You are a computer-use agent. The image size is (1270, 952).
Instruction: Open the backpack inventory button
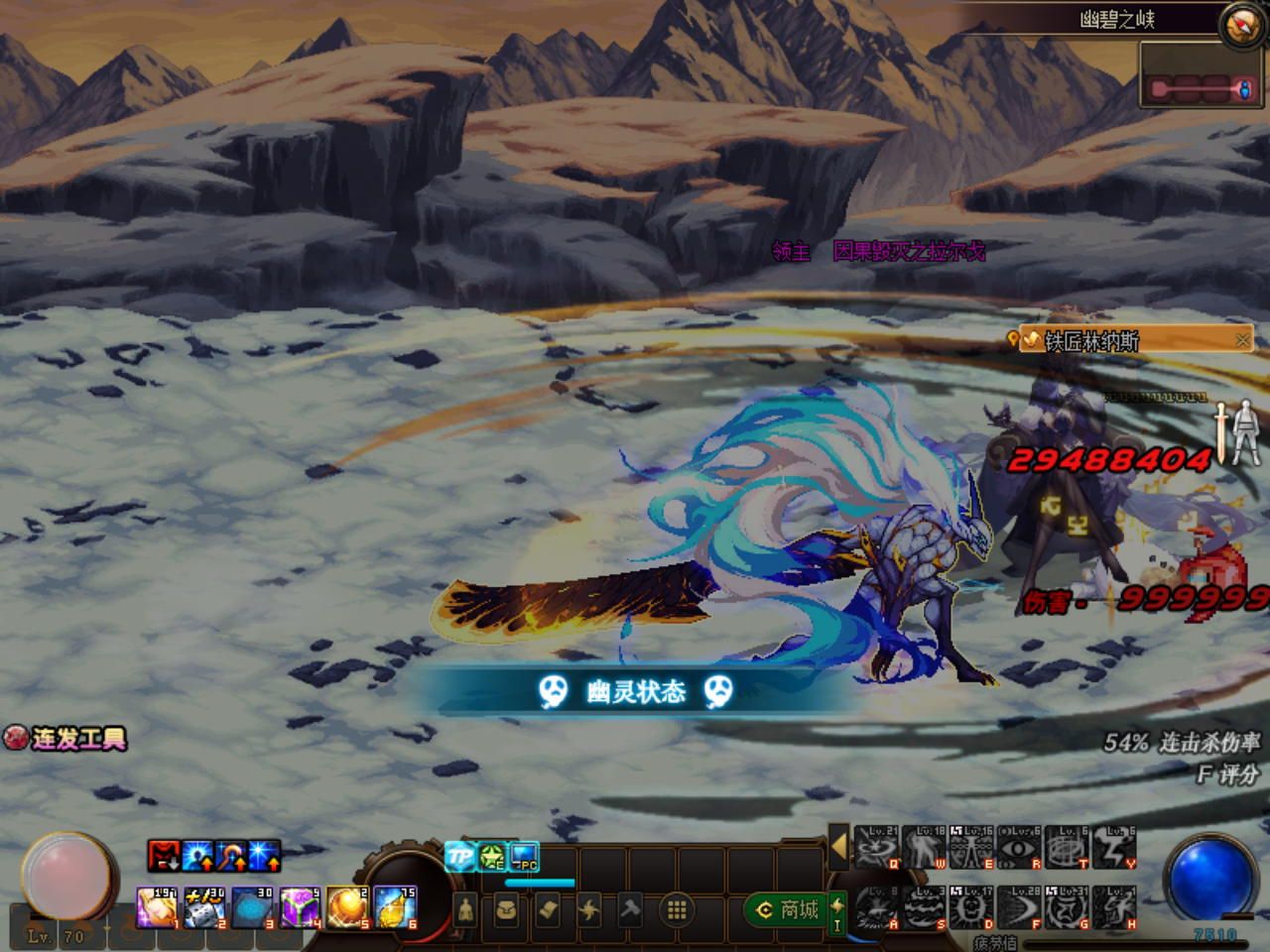tap(506, 909)
